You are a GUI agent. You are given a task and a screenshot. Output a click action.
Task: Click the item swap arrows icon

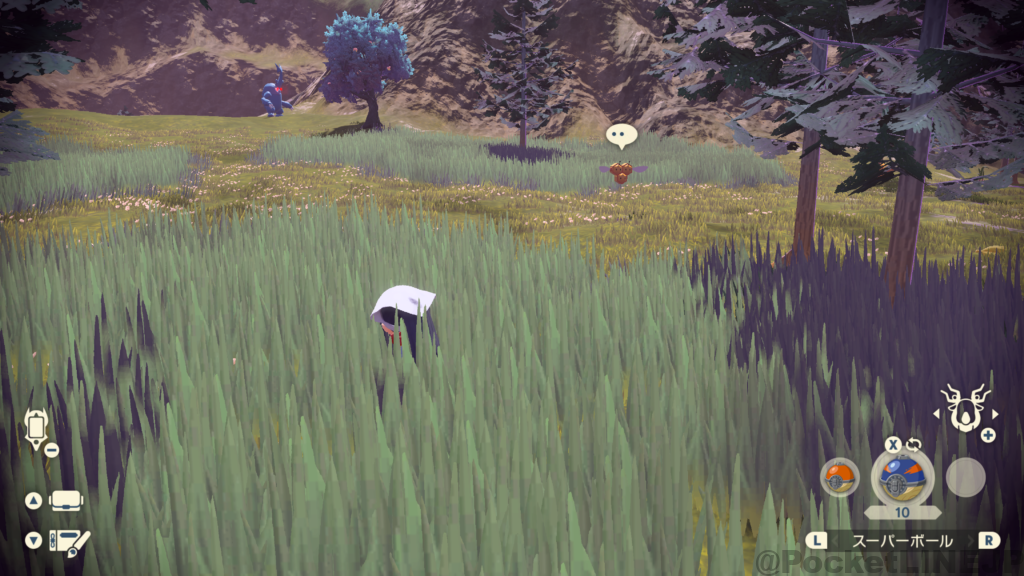(913, 445)
